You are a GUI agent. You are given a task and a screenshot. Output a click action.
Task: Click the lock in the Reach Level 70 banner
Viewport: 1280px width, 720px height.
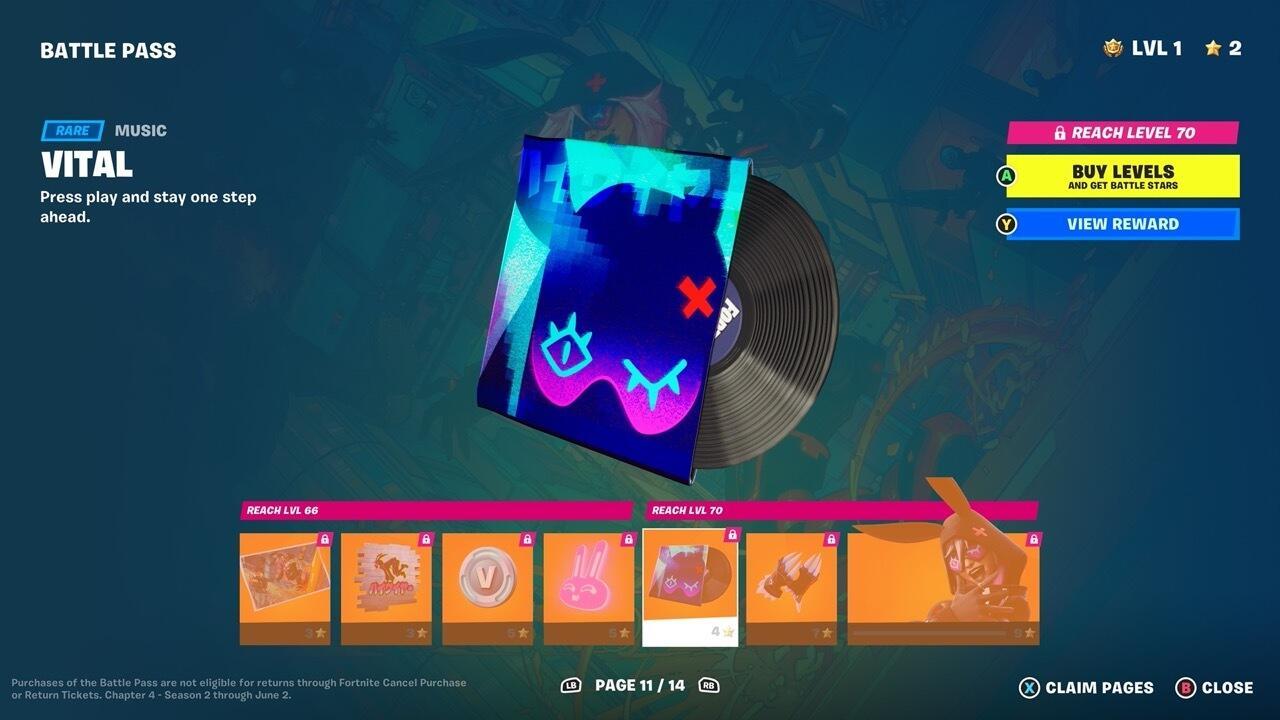pos(1059,132)
